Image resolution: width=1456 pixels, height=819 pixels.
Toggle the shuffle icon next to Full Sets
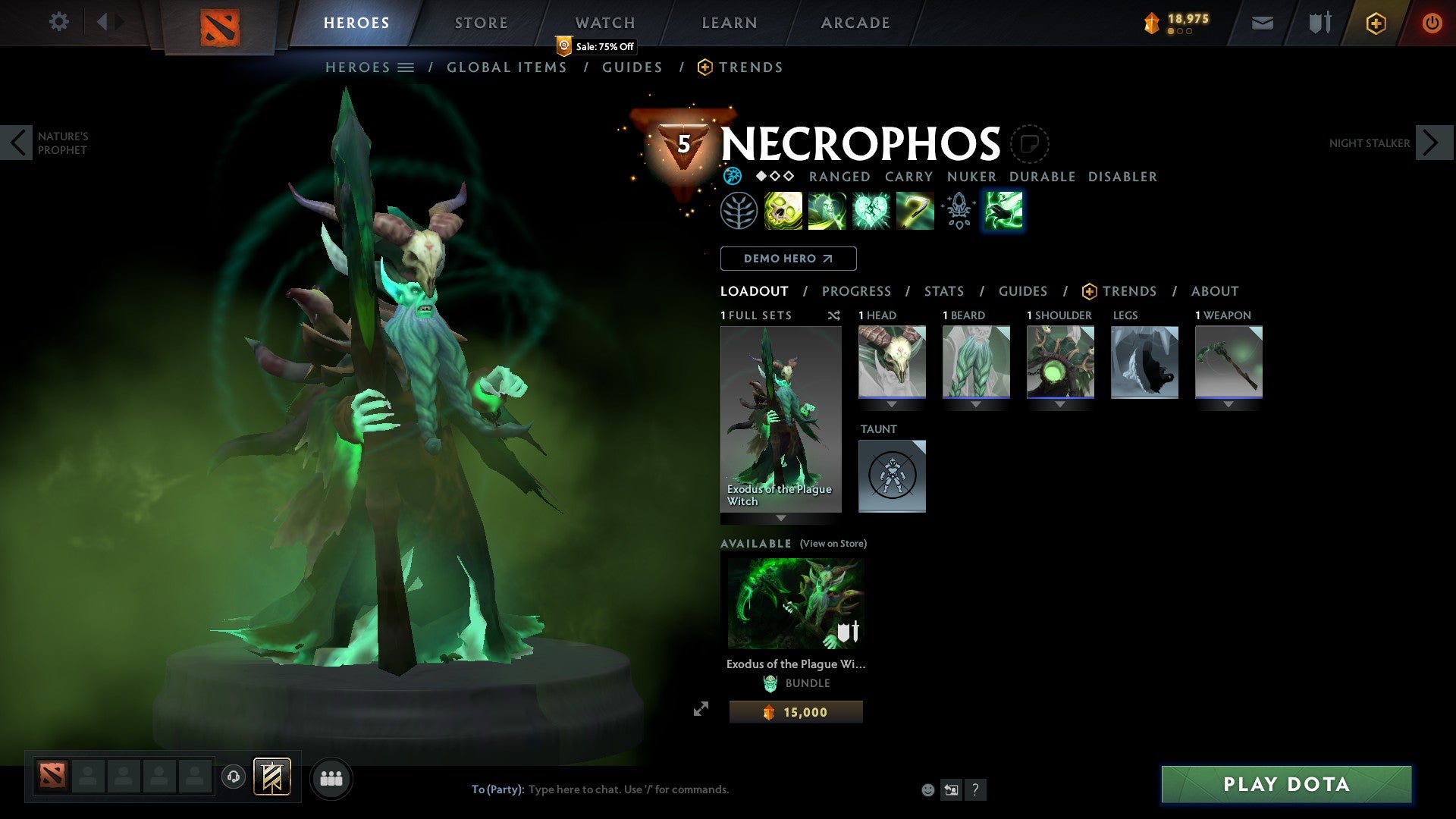(x=834, y=315)
